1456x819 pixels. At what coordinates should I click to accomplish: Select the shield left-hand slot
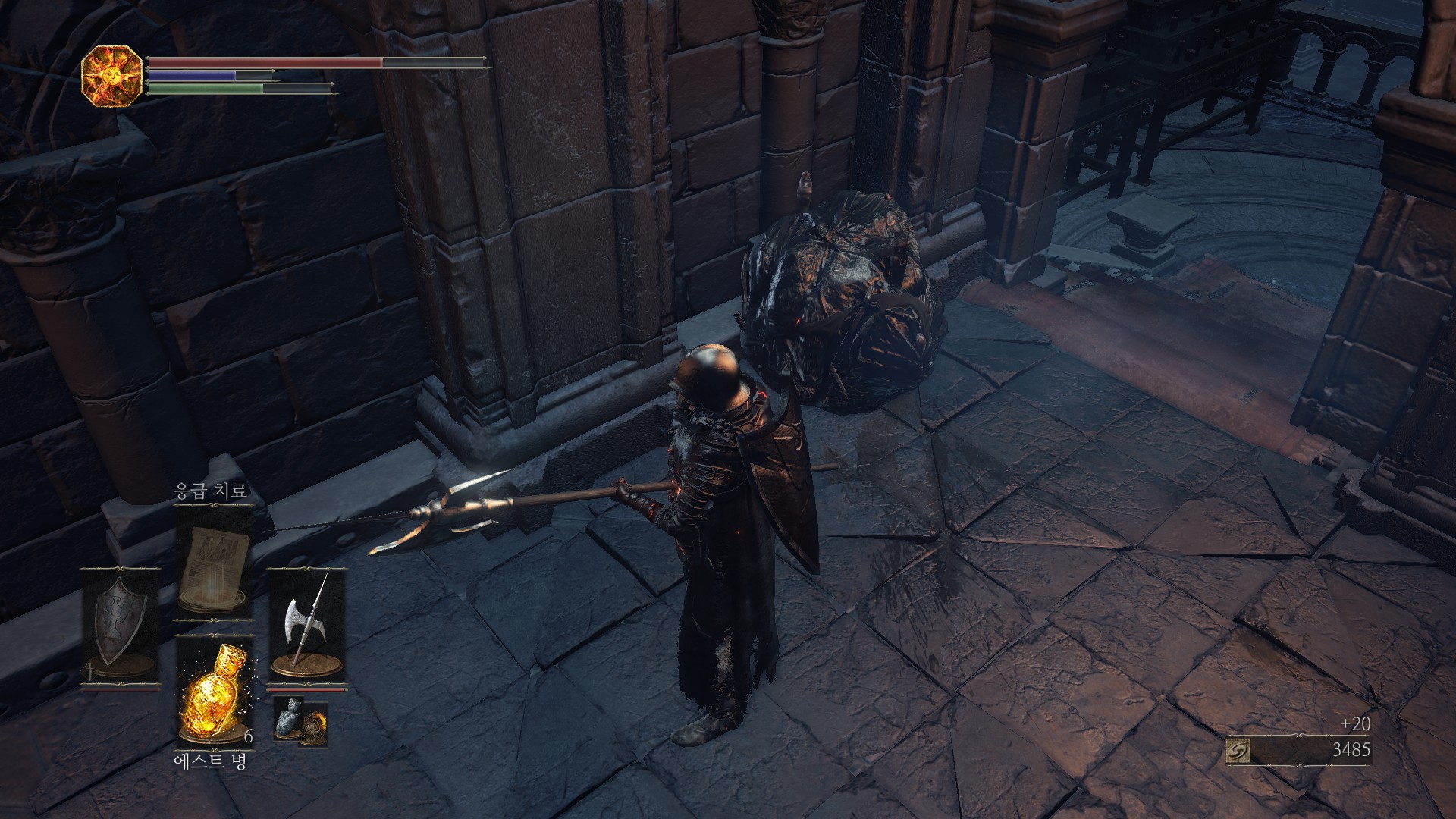coord(121,628)
